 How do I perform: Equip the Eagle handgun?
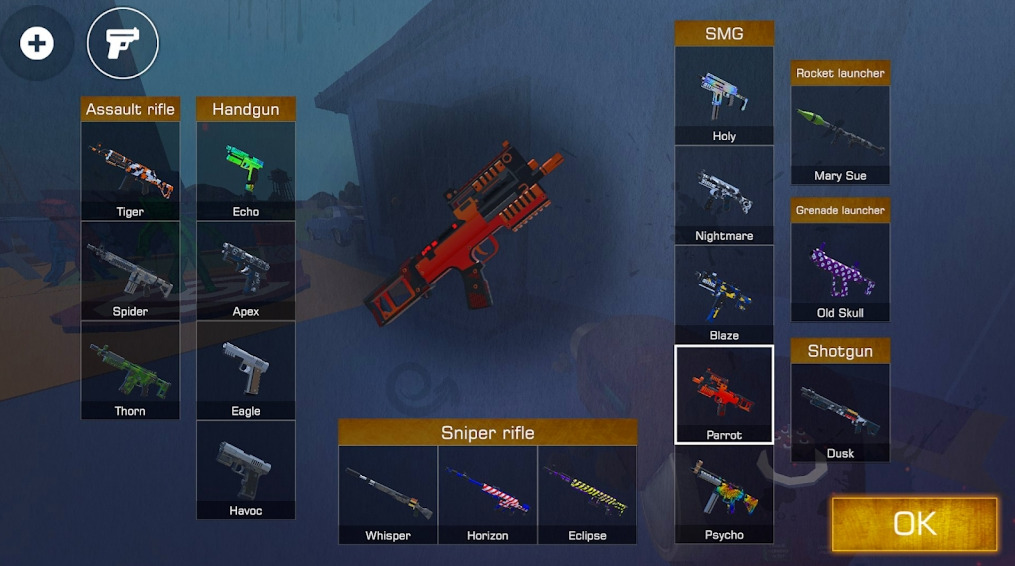246,370
